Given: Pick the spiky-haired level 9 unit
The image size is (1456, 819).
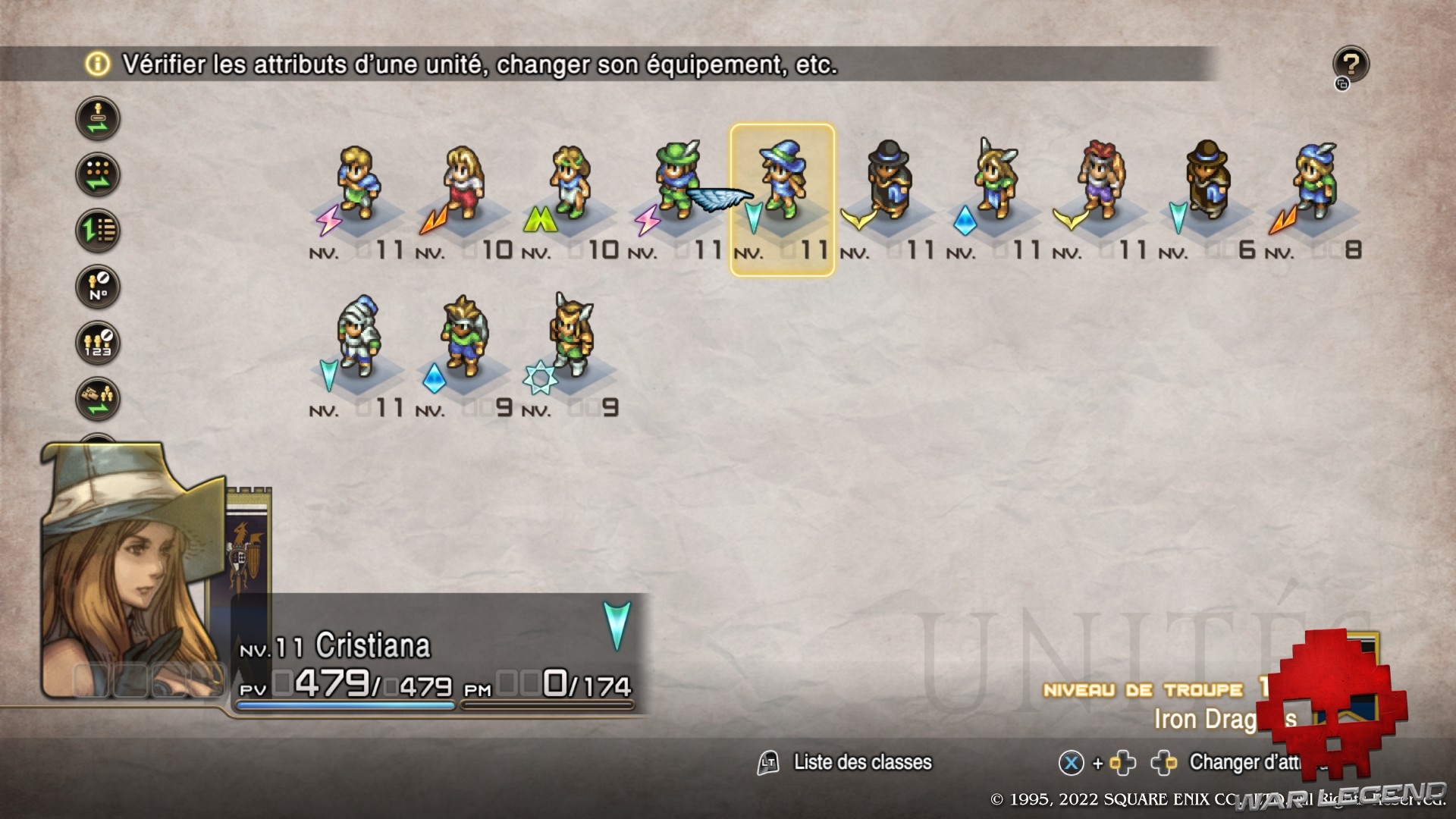Looking at the screenshot, I should [x=464, y=337].
